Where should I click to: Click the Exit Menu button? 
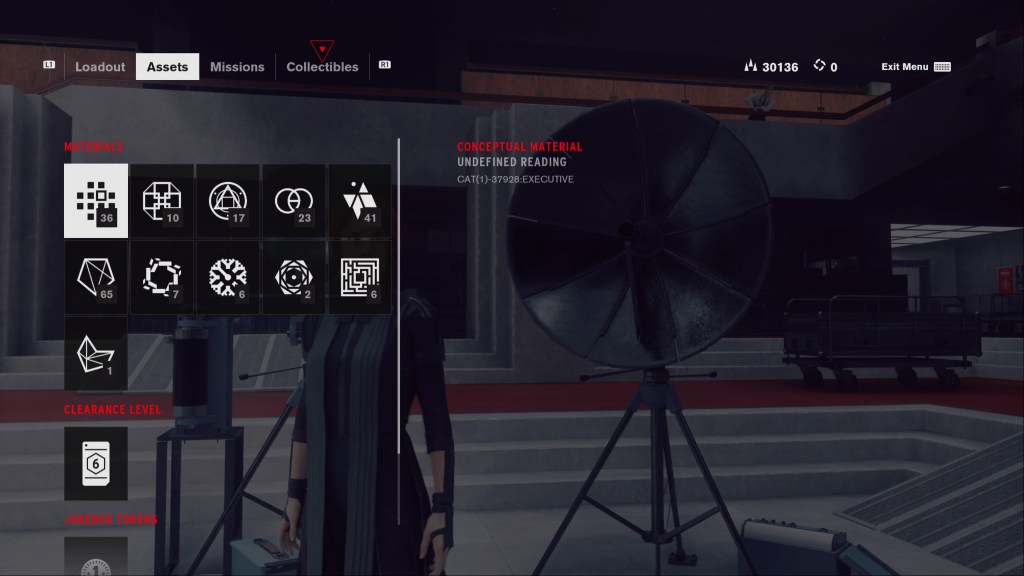coord(914,67)
